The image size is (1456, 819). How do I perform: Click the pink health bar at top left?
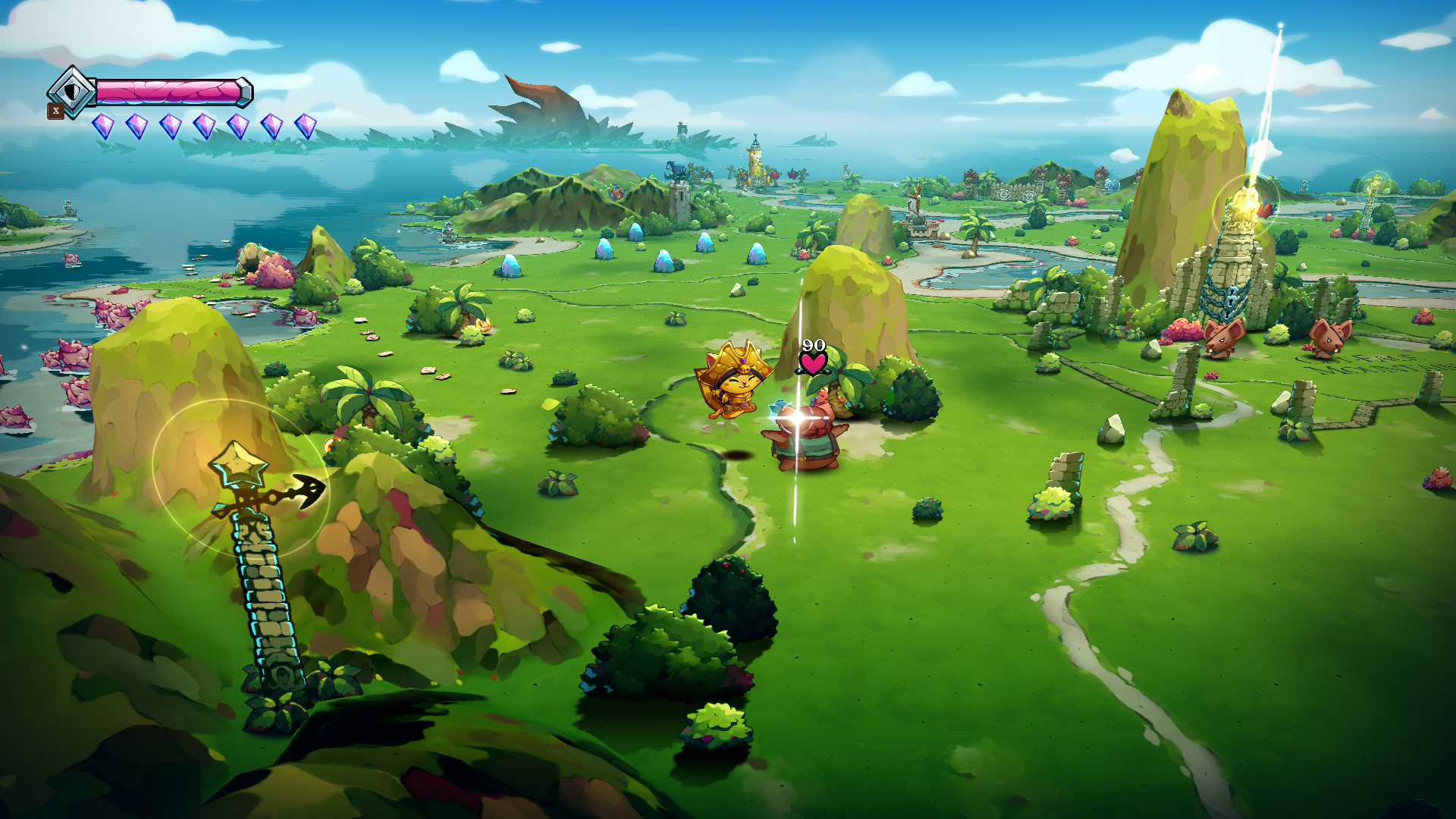point(171,93)
